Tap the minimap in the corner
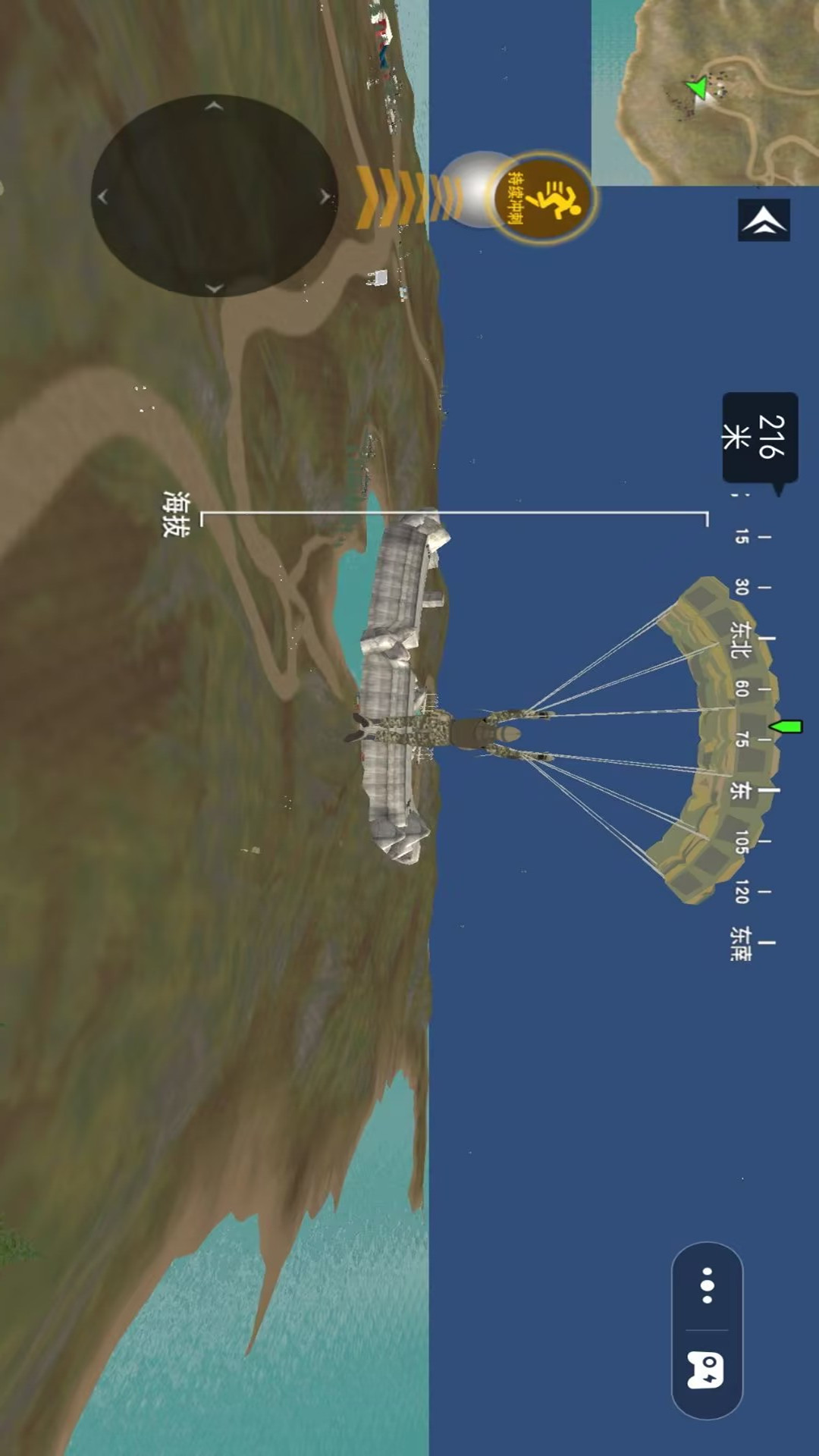The image size is (819, 1456). click(x=705, y=92)
